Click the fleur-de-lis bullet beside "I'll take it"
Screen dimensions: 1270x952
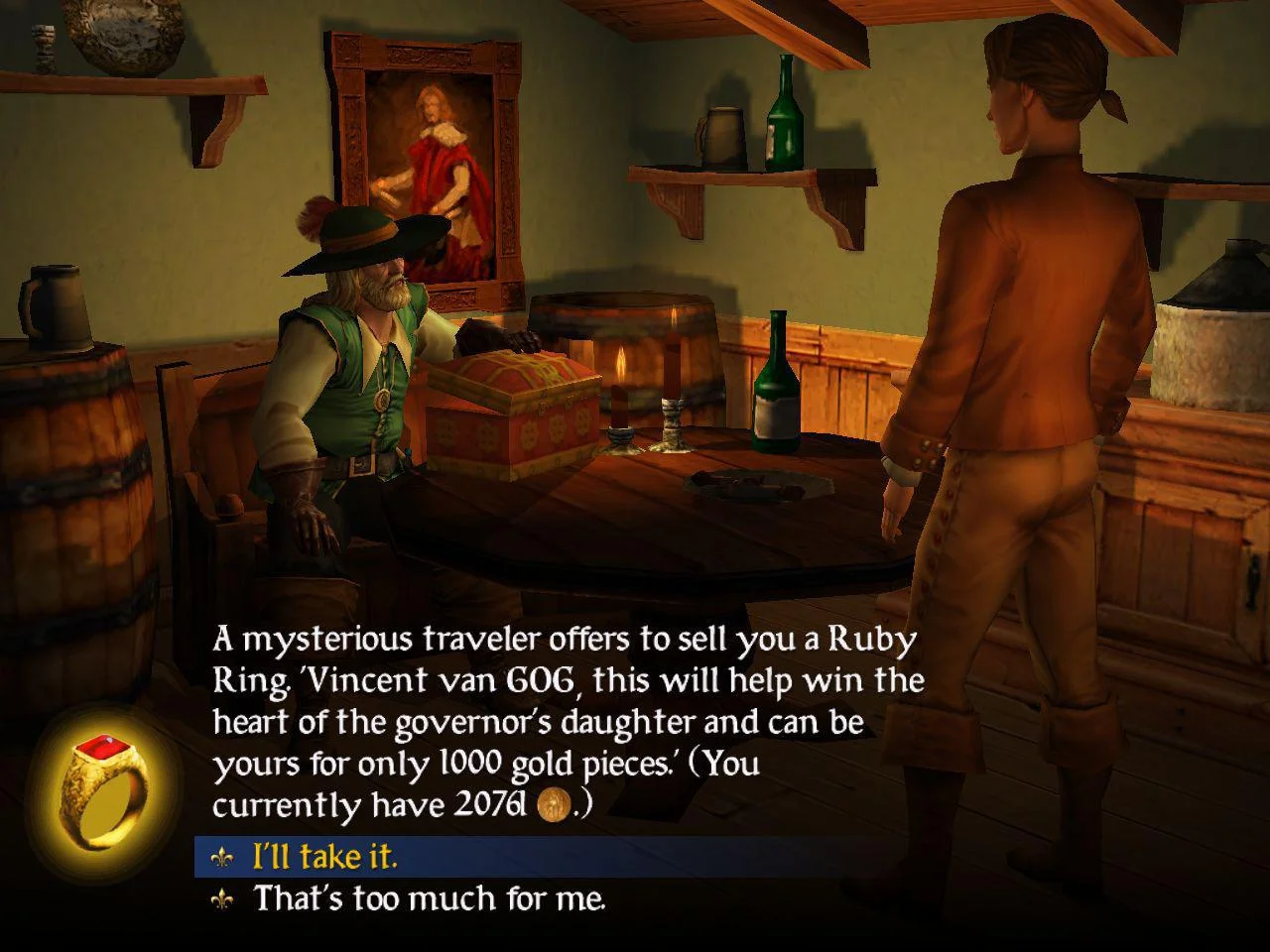225,859
